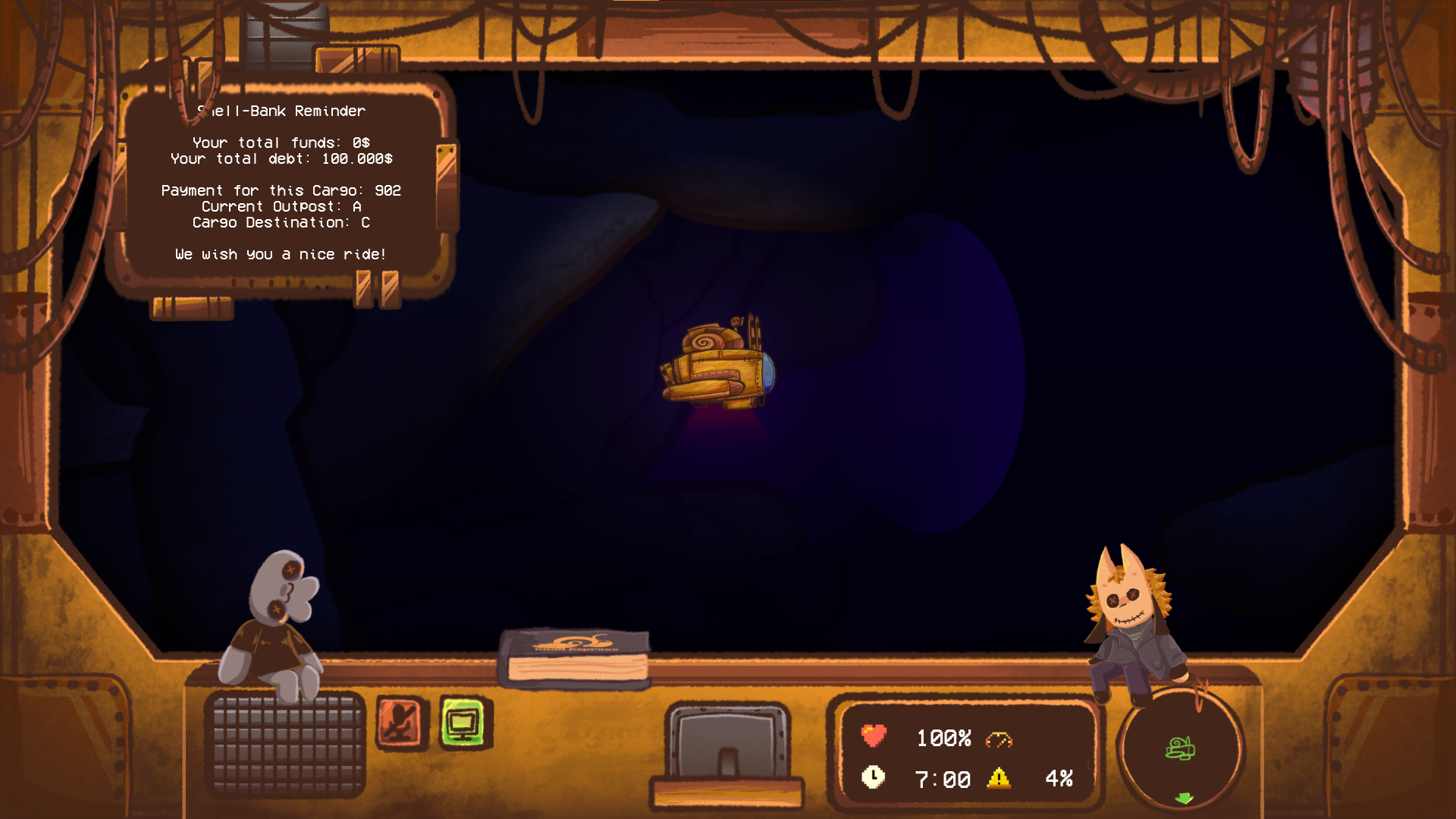1456x819 pixels.
Task: Toggle the red muted microphone button
Action: coord(401,722)
